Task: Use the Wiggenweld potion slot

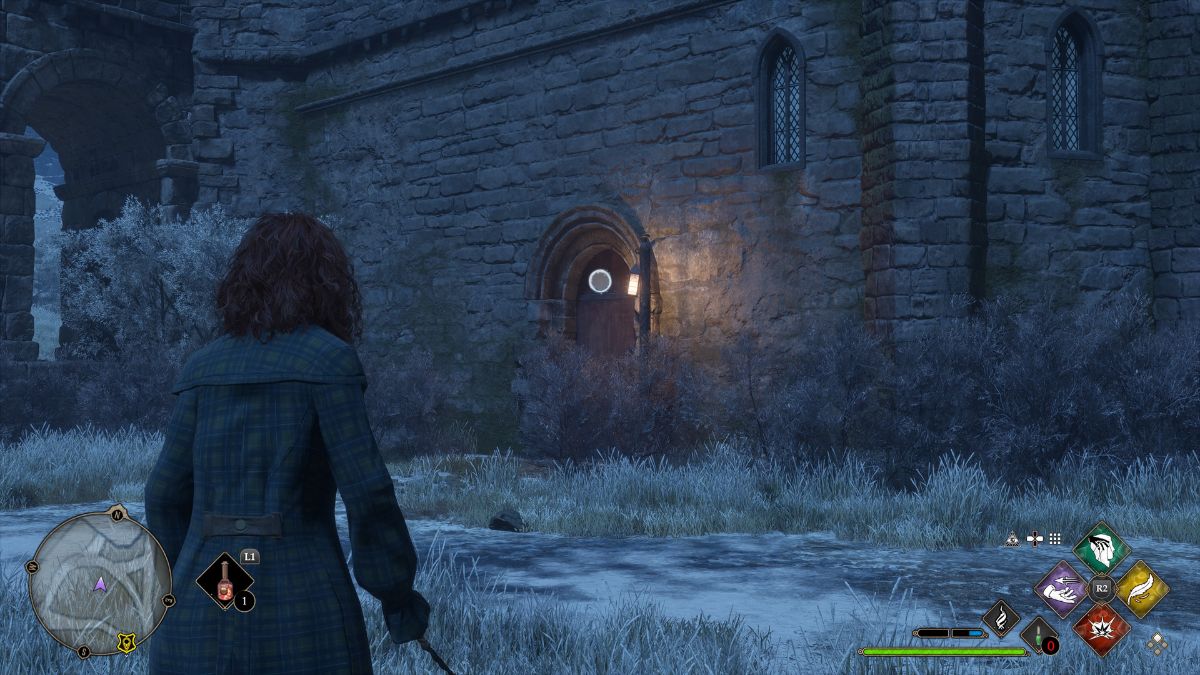Action: 223,582
